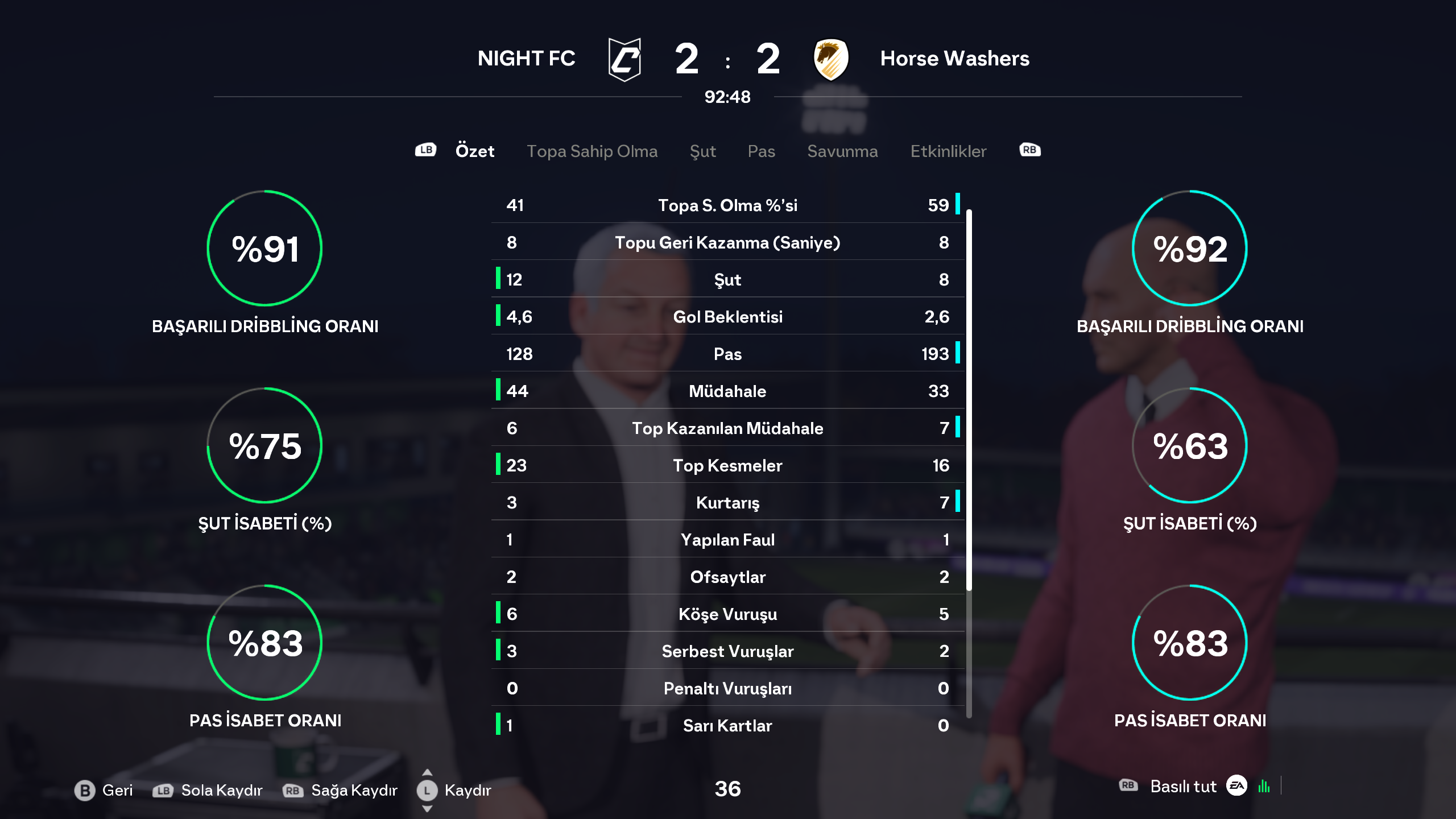Screen dimensions: 1456x819
Task: Switch to the Özet tab
Action: tap(474, 151)
